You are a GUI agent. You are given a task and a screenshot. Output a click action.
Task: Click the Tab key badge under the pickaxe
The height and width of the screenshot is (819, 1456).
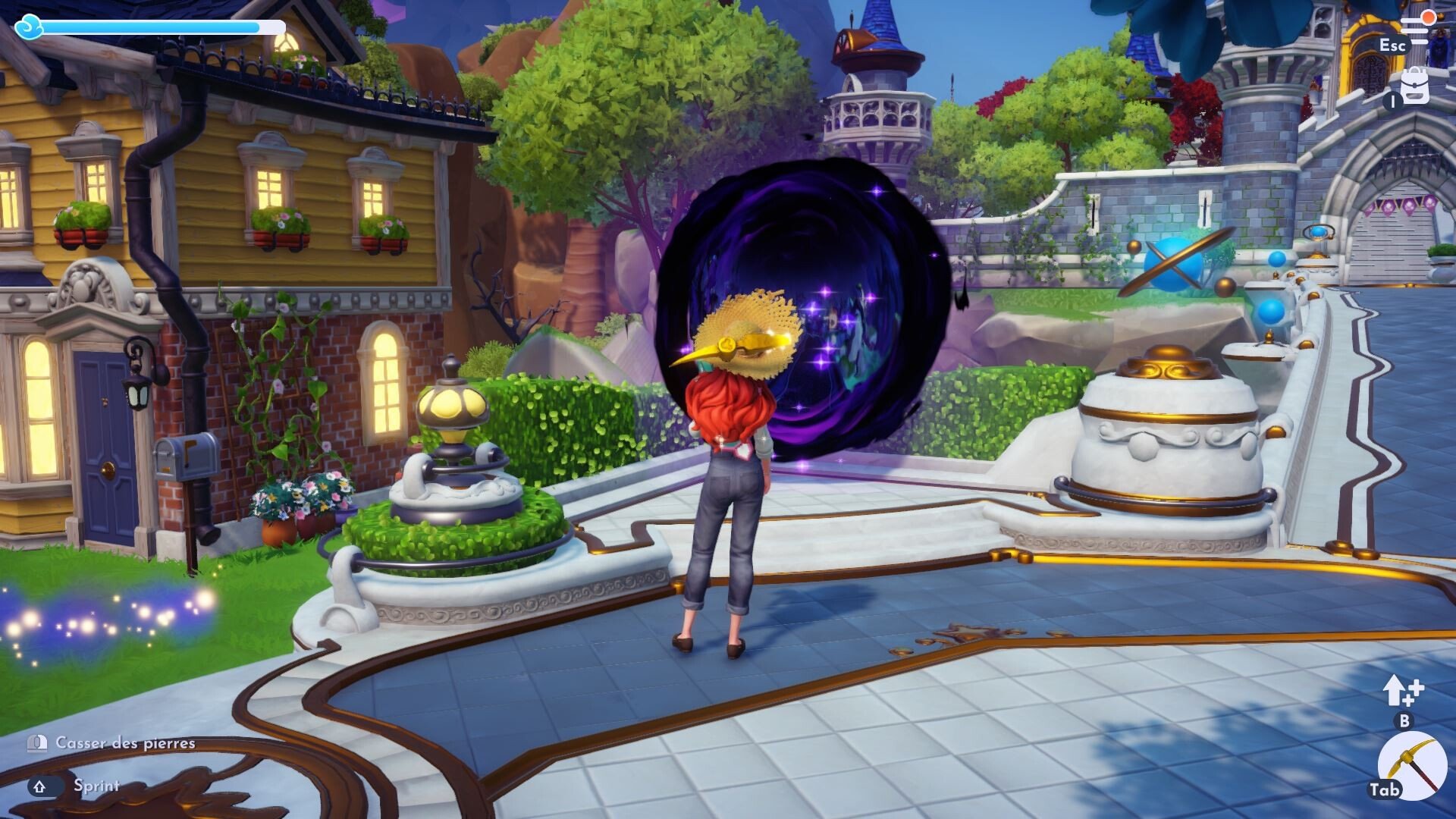(1383, 789)
